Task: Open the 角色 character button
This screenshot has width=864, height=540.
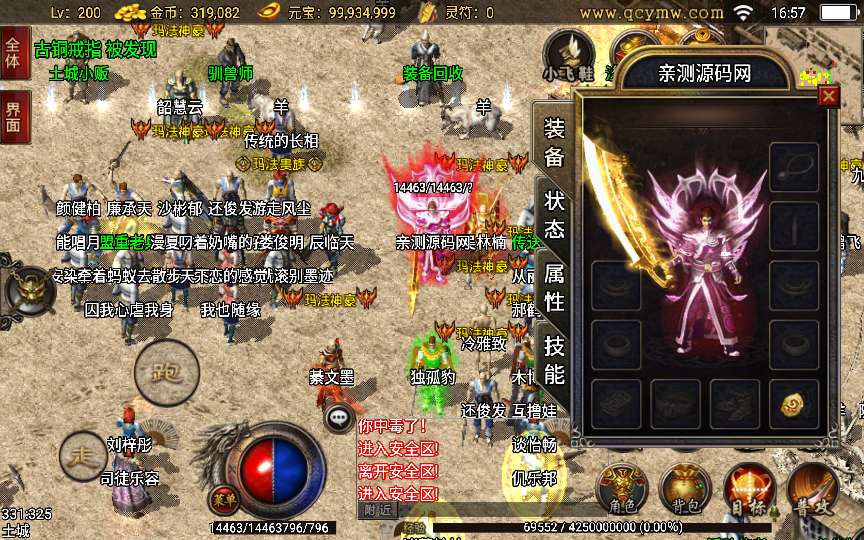Action: 621,491
